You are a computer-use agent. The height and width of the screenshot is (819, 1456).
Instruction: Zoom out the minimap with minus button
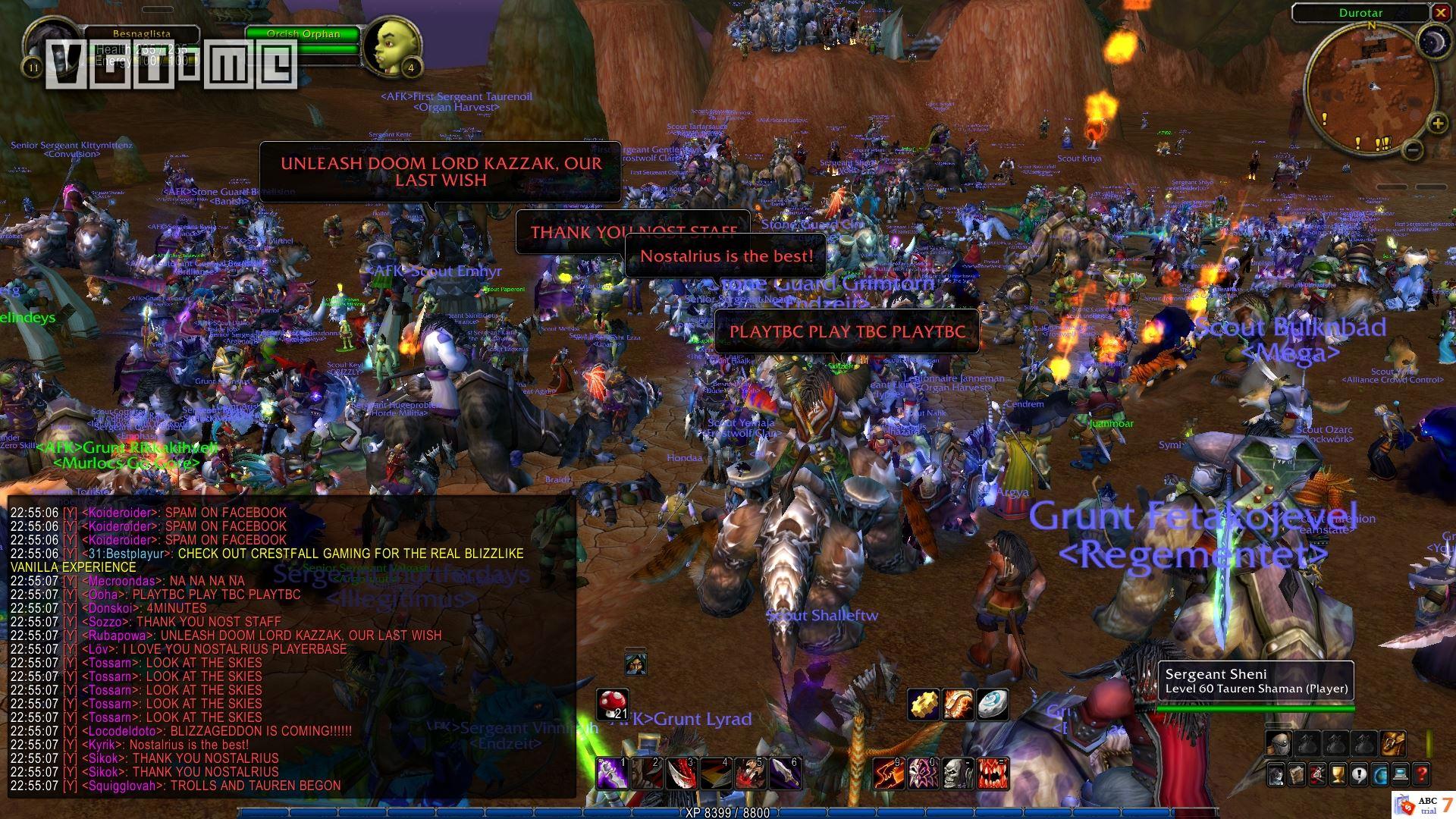pyautogui.click(x=1412, y=149)
